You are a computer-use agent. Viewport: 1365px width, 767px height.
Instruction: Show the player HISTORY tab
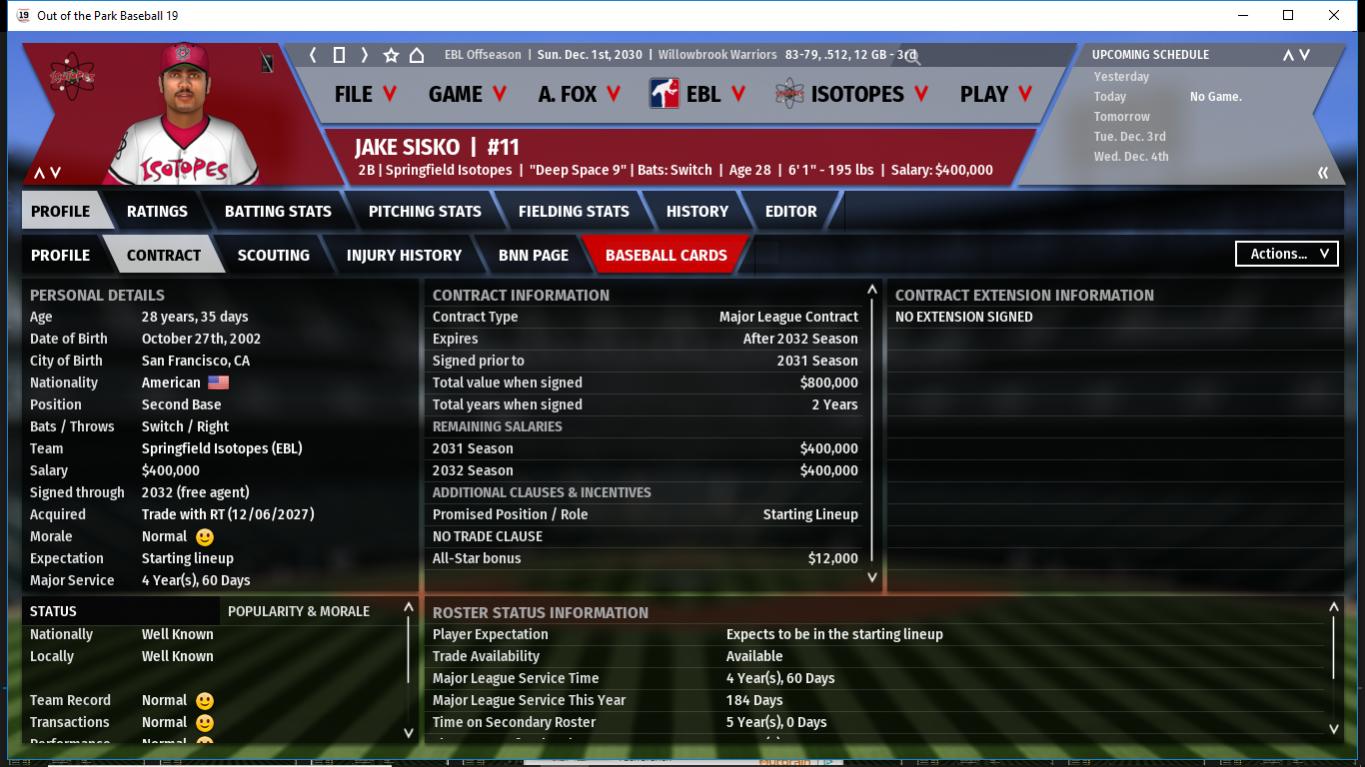(x=697, y=211)
